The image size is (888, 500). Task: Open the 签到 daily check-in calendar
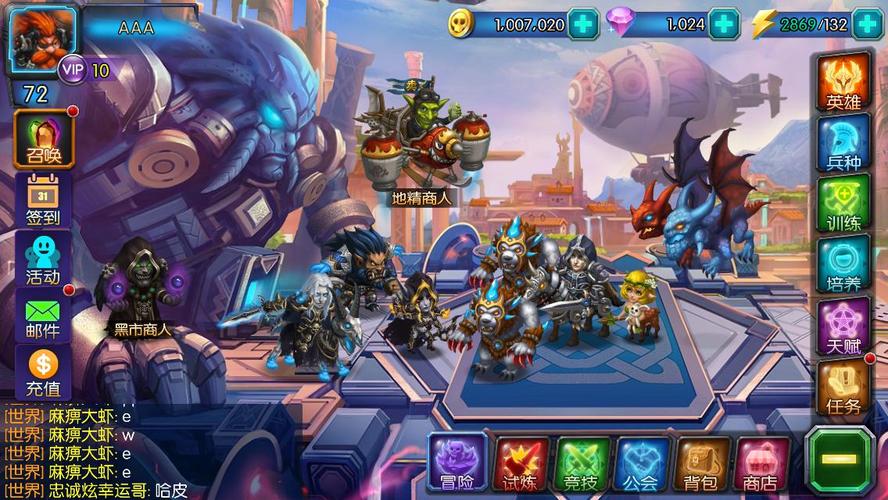[43, 199]
